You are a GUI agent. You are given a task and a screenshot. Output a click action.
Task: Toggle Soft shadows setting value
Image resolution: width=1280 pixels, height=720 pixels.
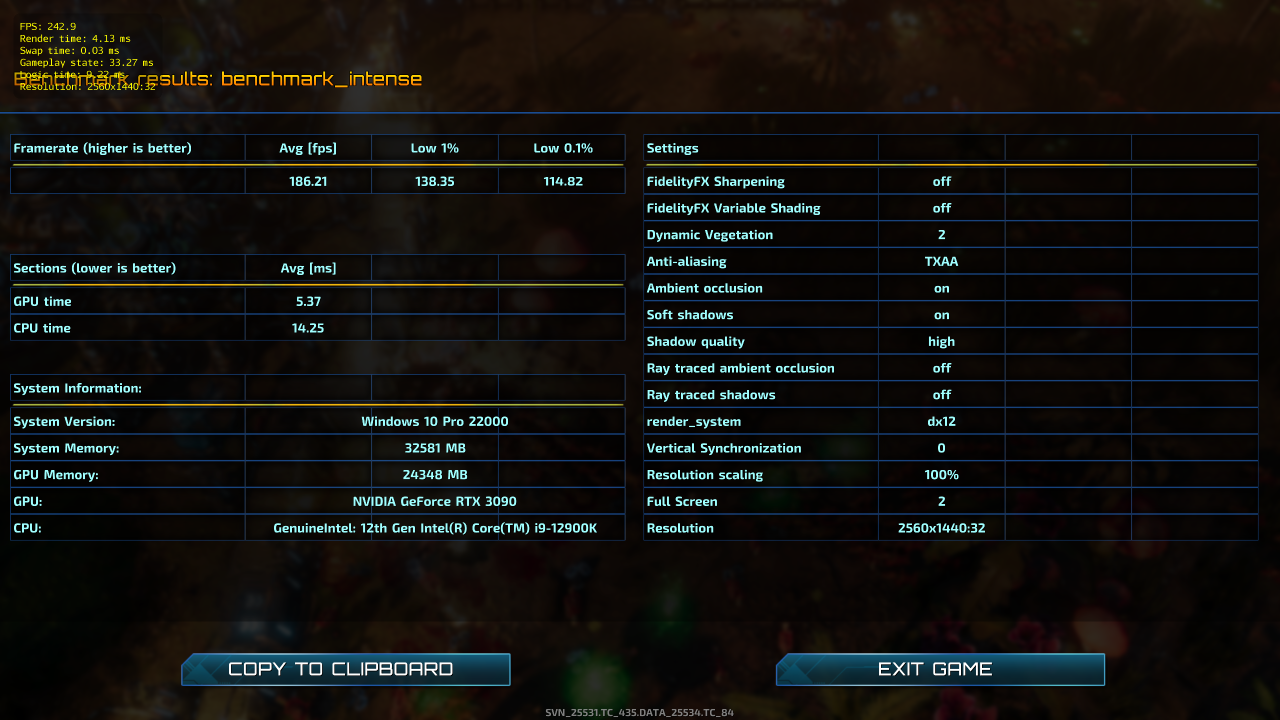click(x=941, y=314)
